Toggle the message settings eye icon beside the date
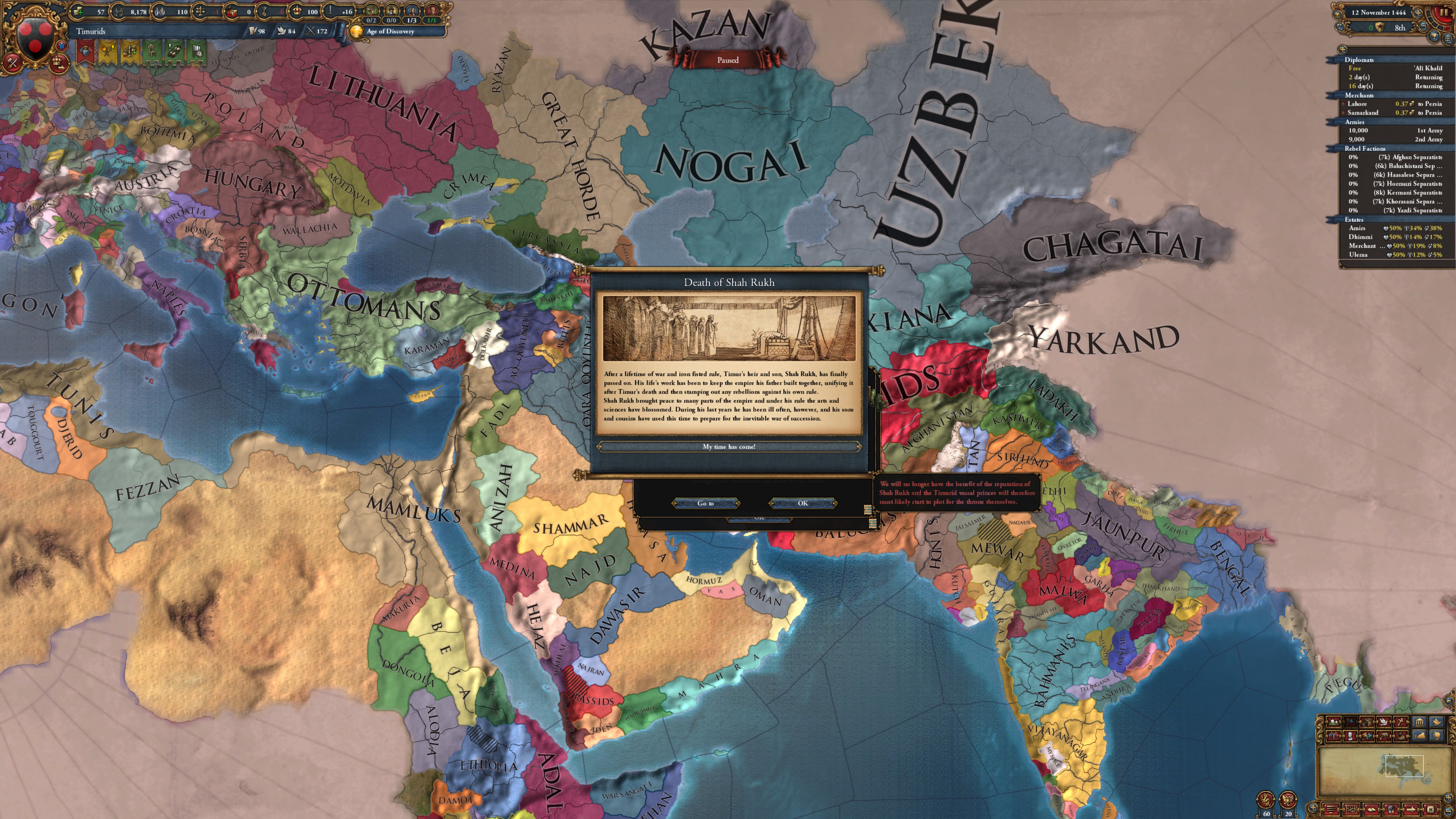This screenshot has height=819, width=1456. coord(1337,15)
